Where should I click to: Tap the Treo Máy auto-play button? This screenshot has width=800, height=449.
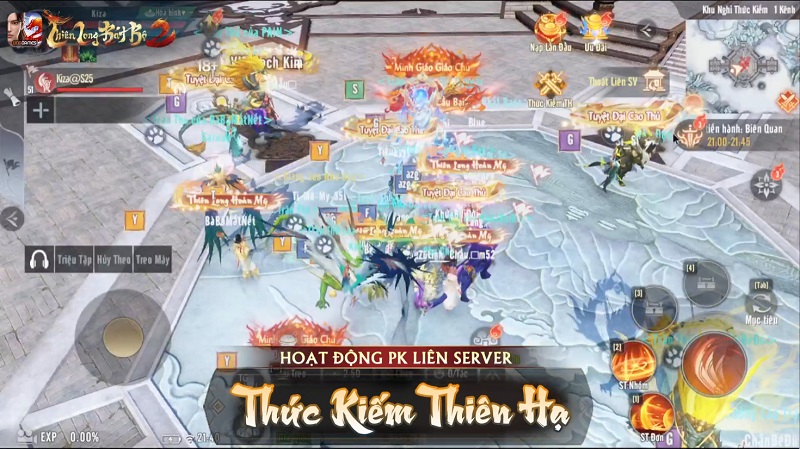(151, 259)
